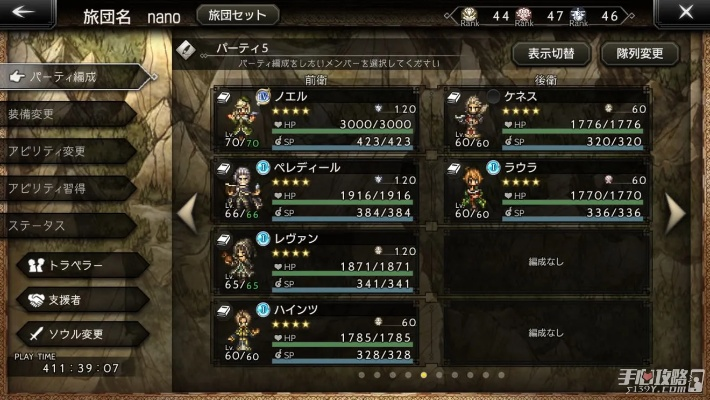710x400 pixels.
Task: Open the ソウル変更 menu
Action: [x=80, y=333]
